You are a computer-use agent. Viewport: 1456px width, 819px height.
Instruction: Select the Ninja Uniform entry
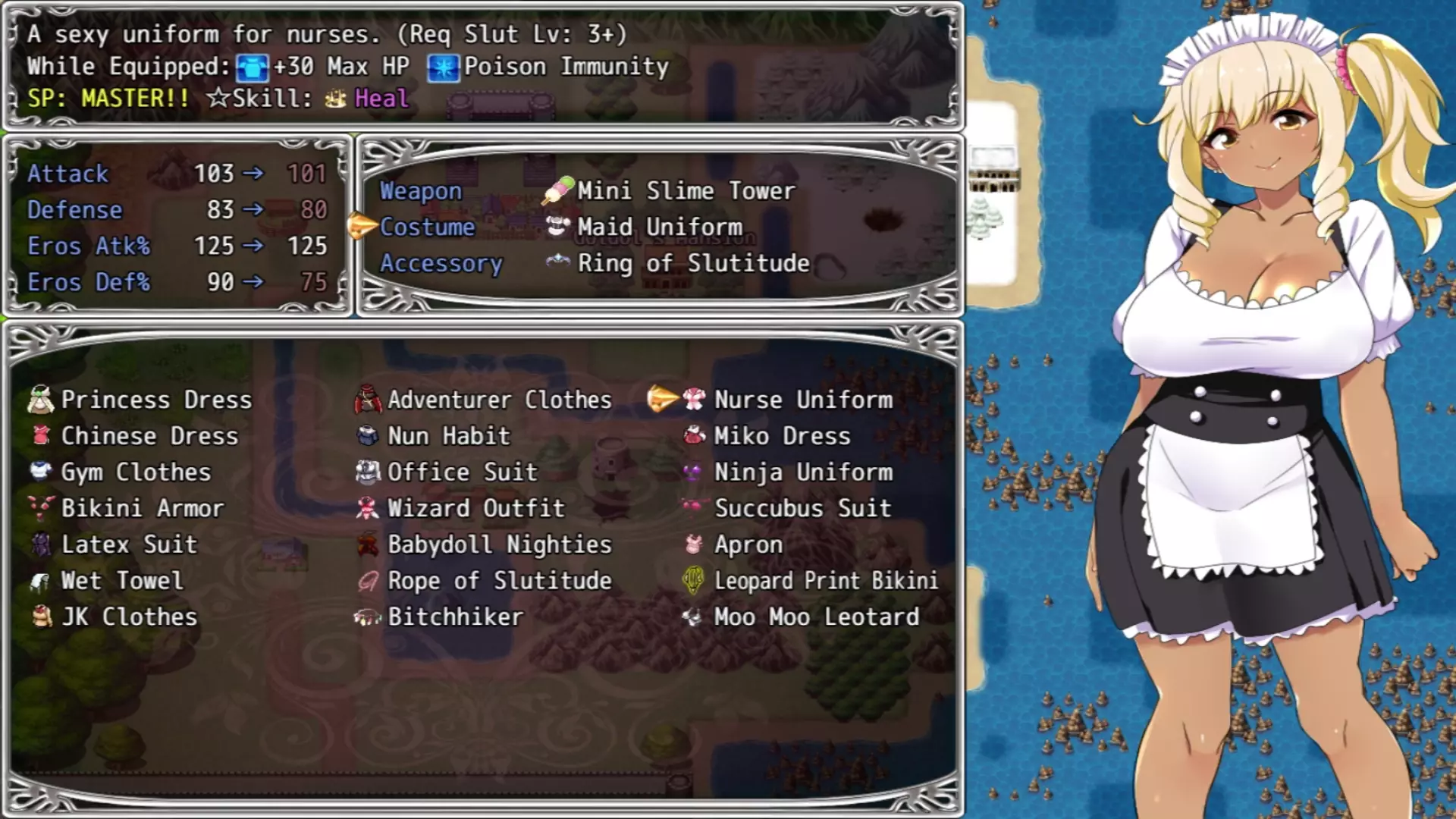pos(803,472)
